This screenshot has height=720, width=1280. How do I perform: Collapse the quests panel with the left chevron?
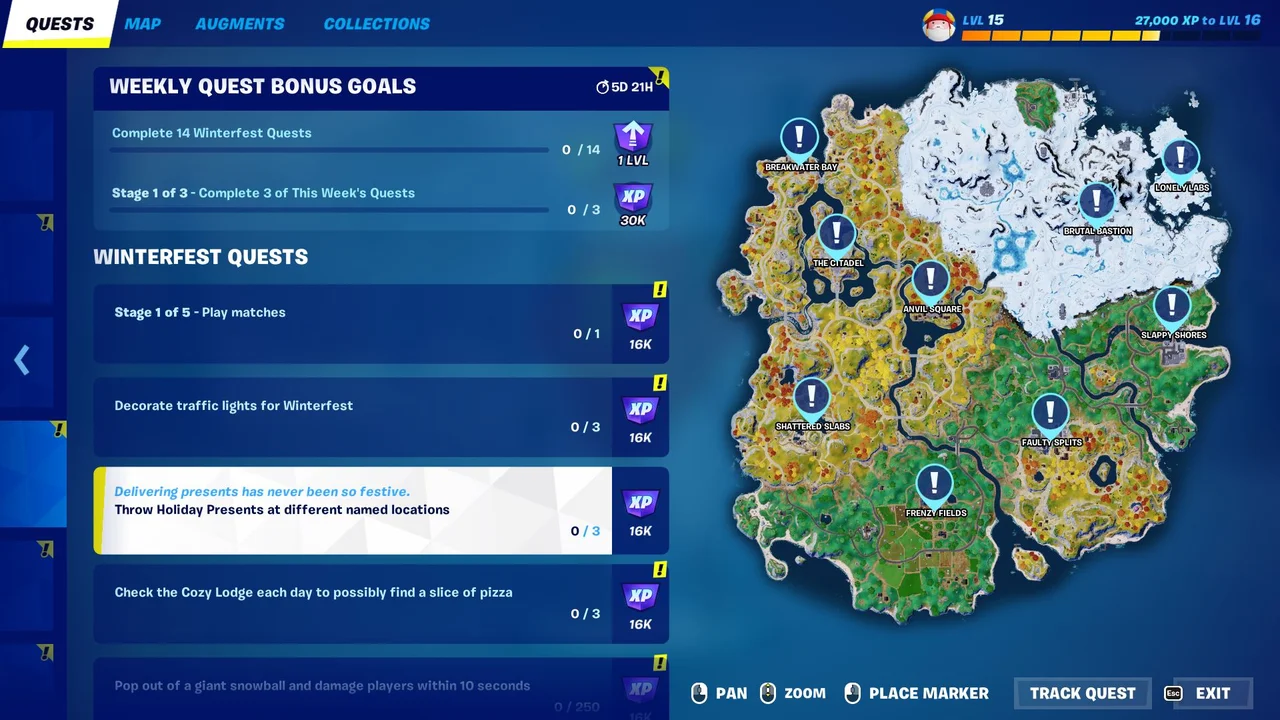pos(22,360)
